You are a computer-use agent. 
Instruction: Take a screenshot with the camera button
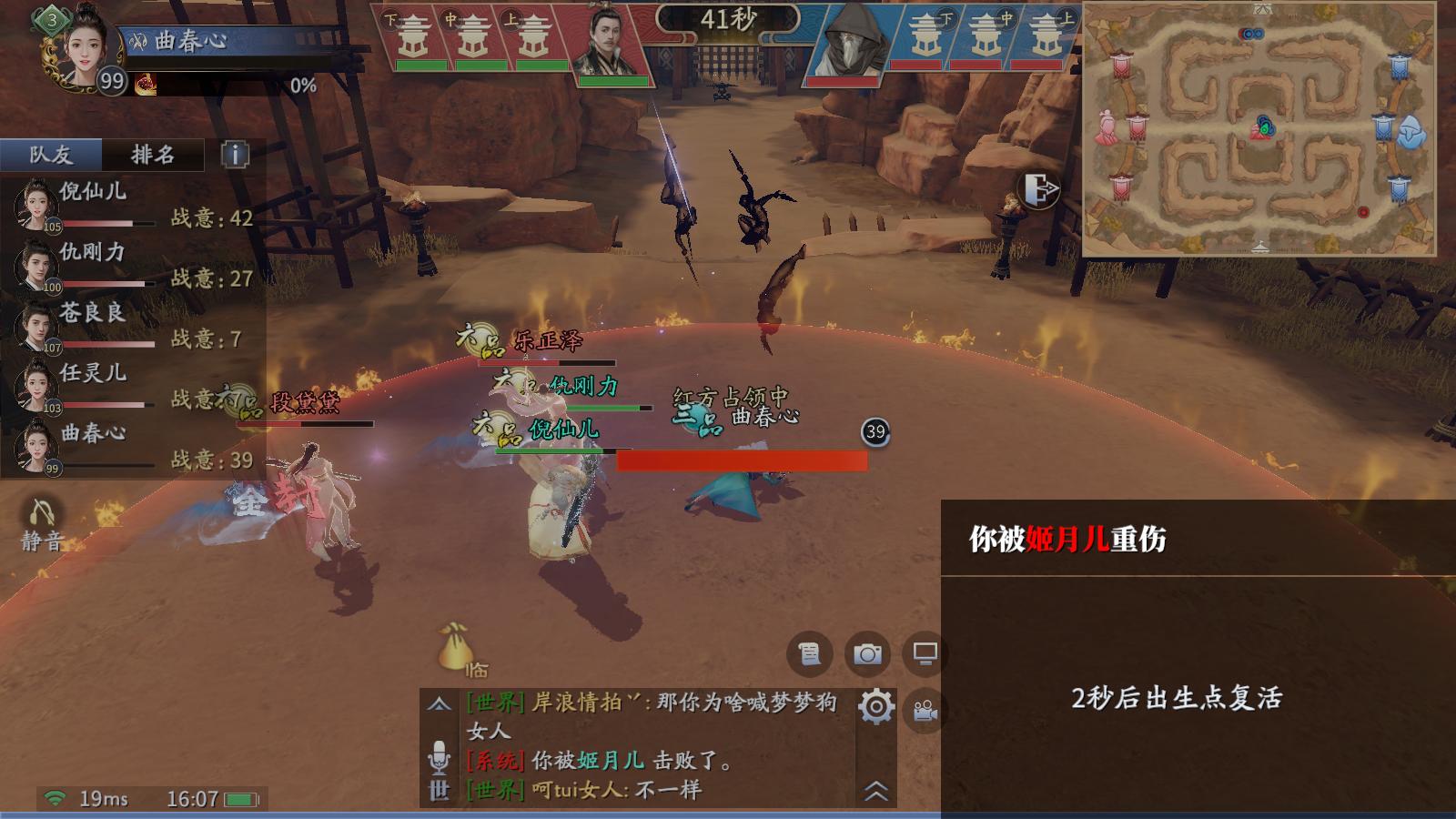(867, 653)
